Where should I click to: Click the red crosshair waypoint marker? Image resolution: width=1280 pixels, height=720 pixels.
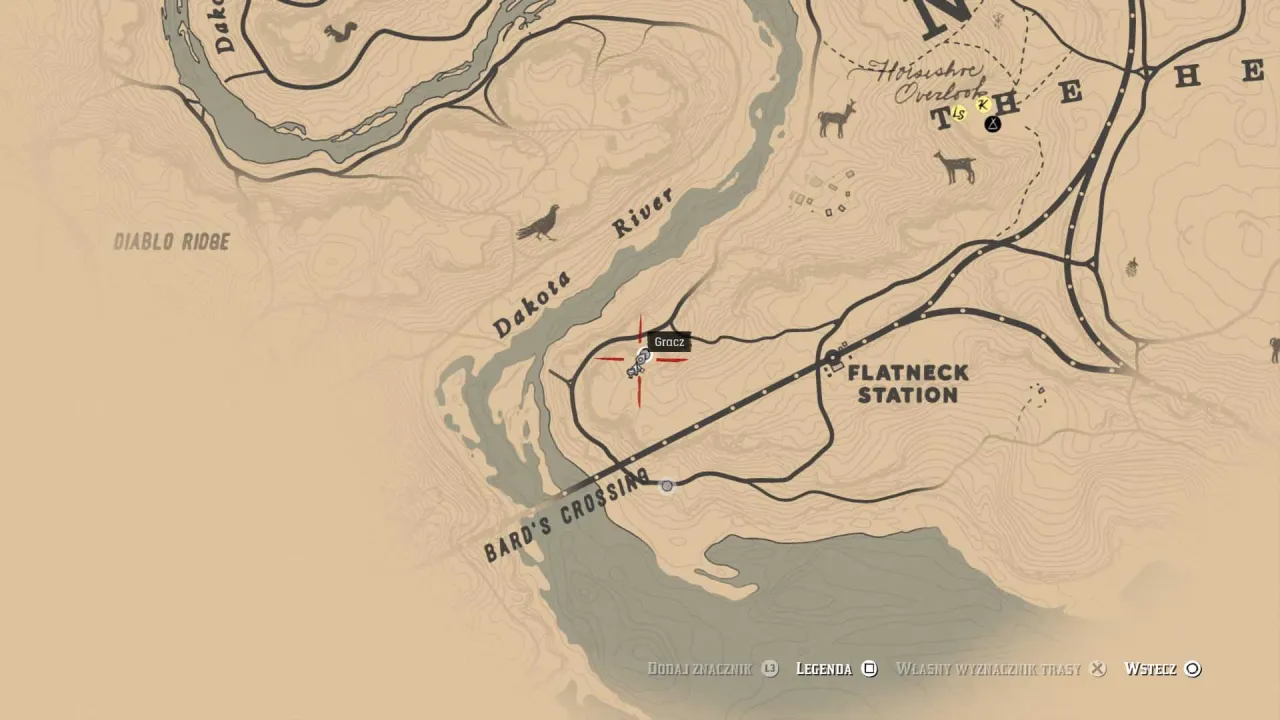pos(640,360)
